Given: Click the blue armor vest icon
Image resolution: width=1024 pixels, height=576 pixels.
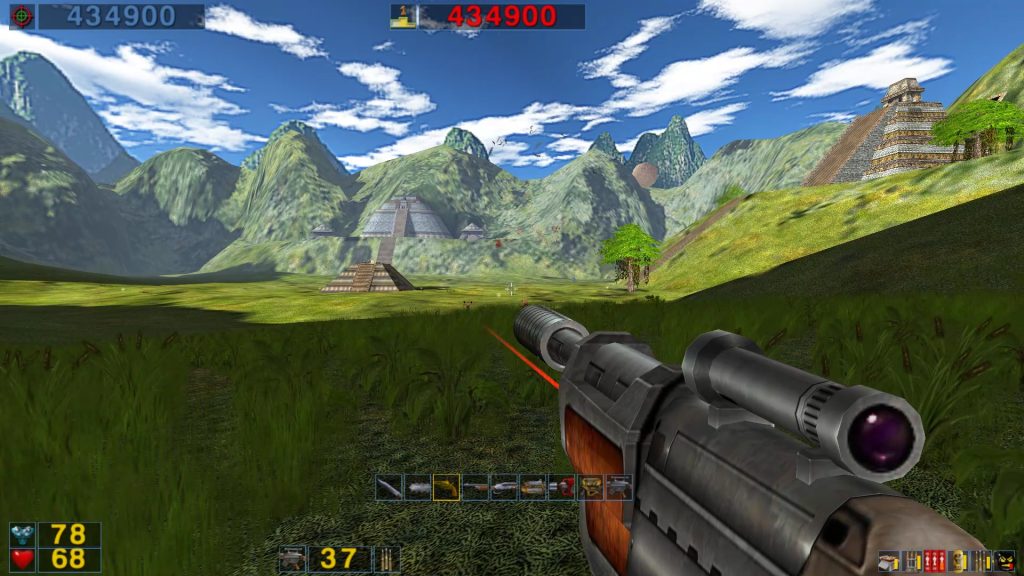Looking at the screenshot, I should coord(22,535).
